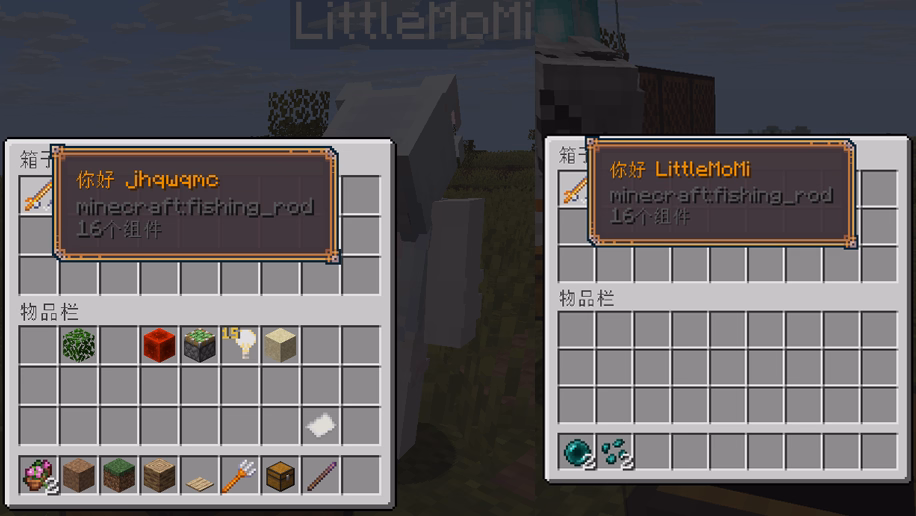Select the chest item in the hotbar
Screen dimensions: 916x516
coord(281,475)
